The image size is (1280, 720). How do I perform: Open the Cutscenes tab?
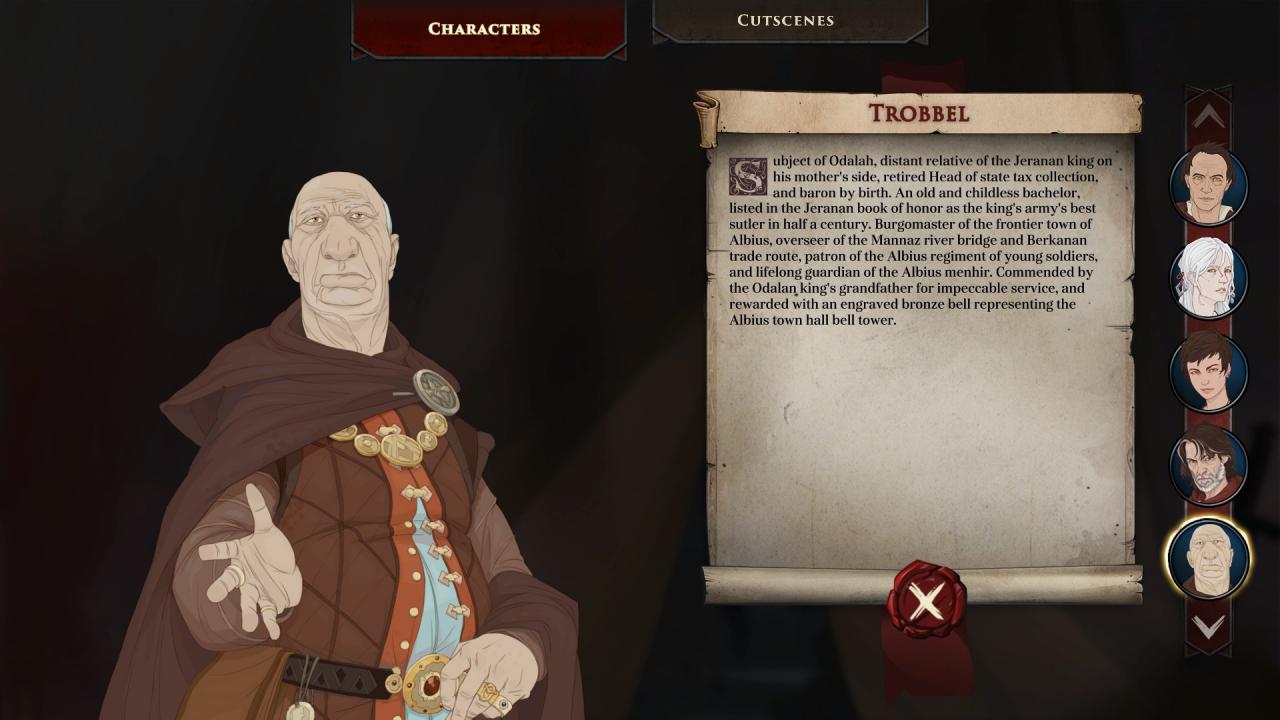[786, 20]
